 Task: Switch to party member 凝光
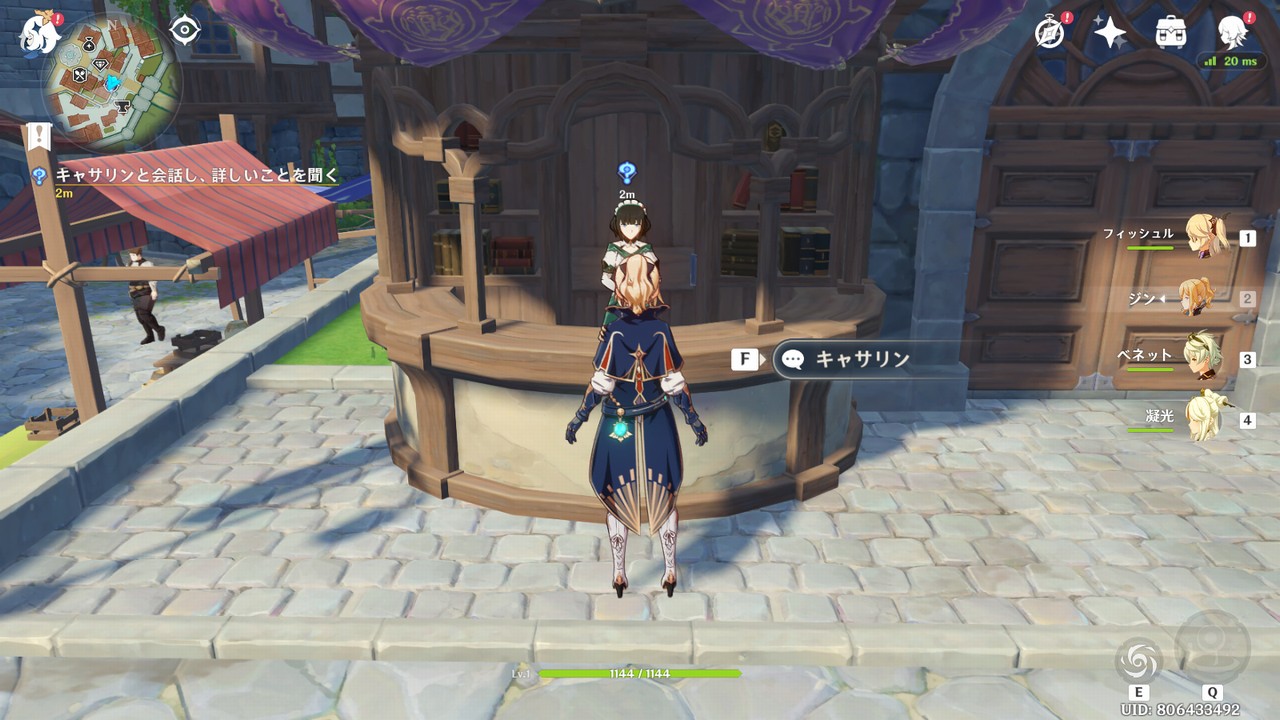pos(1204,416)
